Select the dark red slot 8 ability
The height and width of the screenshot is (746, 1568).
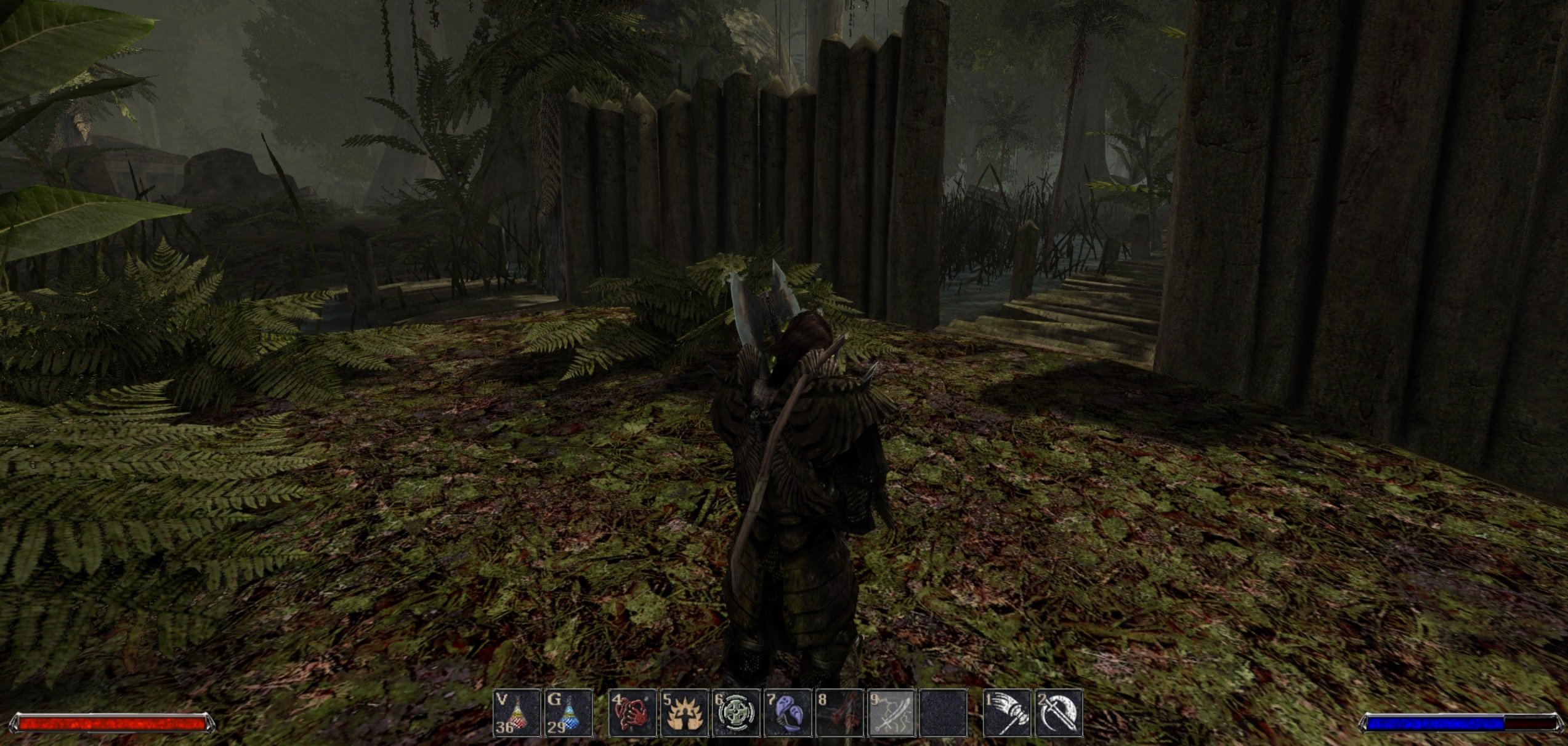839,713
